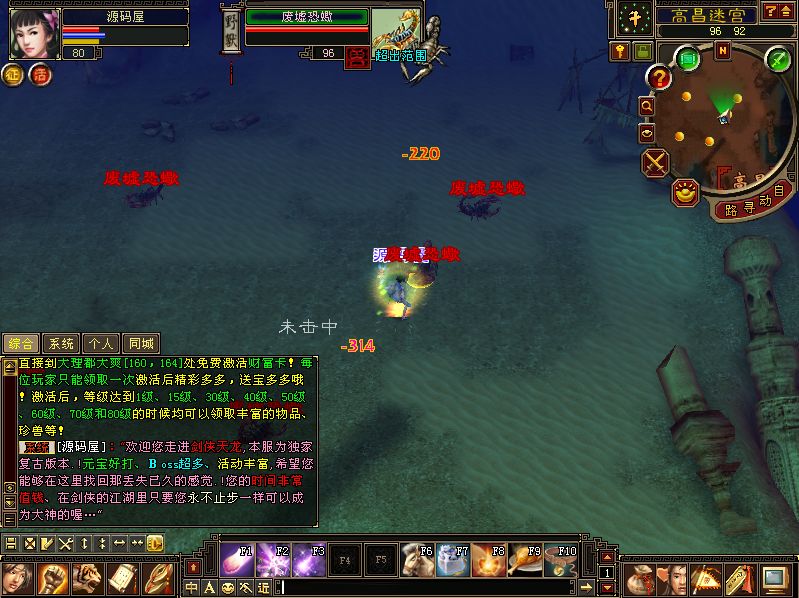The width and height of the screenshot is (799, 598).
Task: Select the player portrait of 源码屋
Action: 33,32
